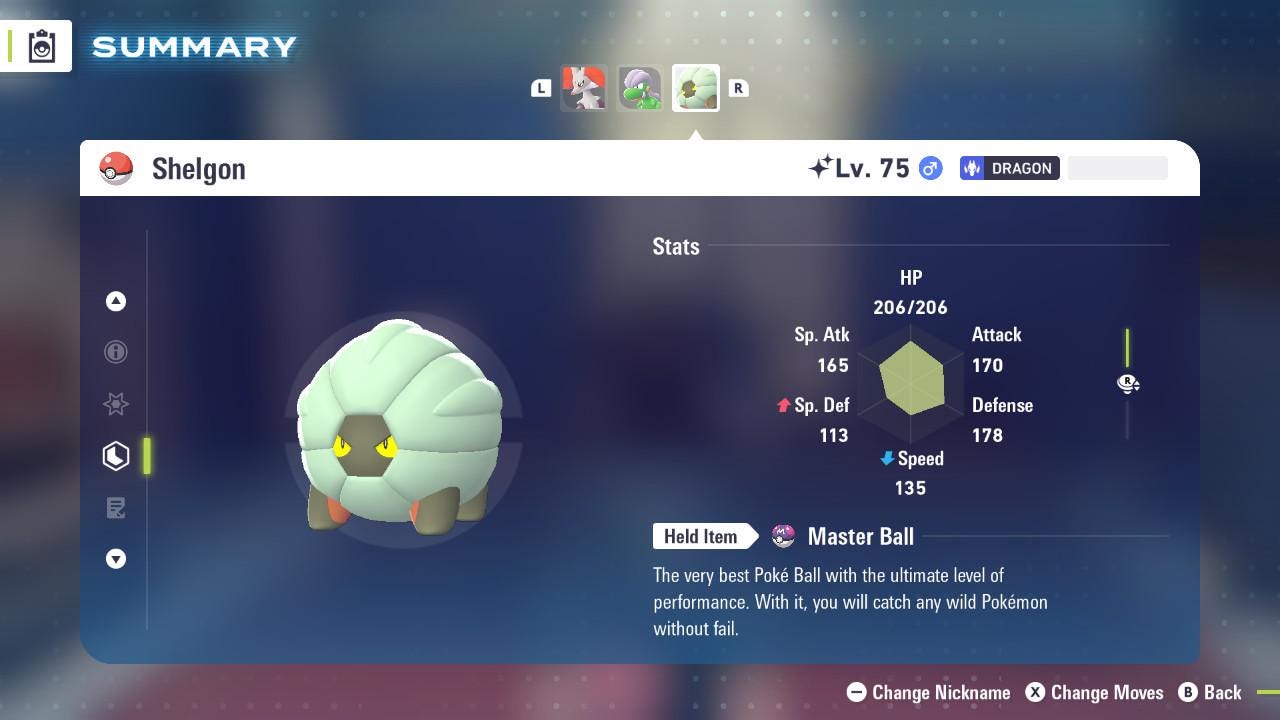The width and height of the screenshot is (1280, 720).
Task: Click the up arrow above the sidebar
Action: tap(116, 301)
